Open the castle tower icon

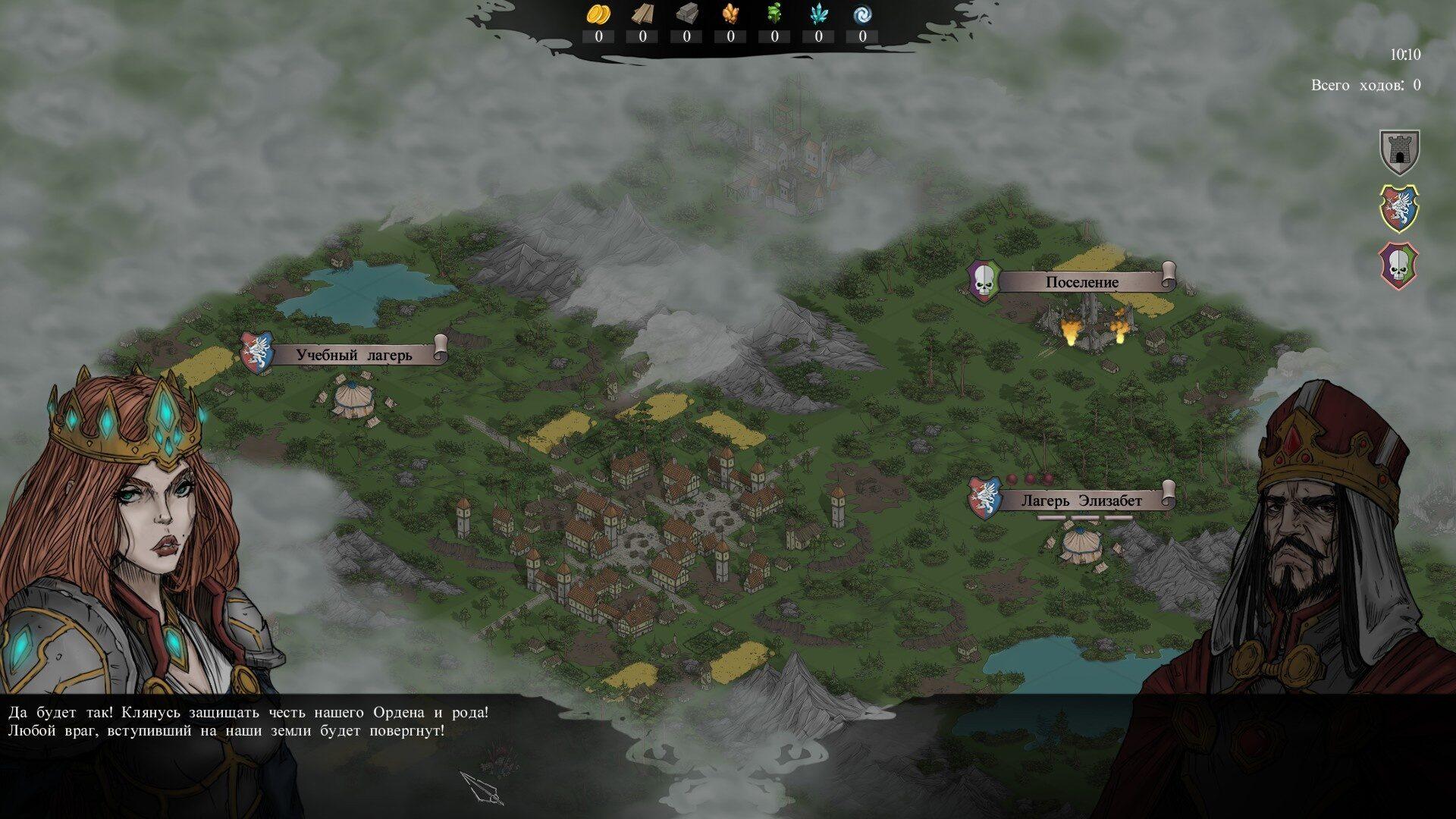pos(1399,152)
